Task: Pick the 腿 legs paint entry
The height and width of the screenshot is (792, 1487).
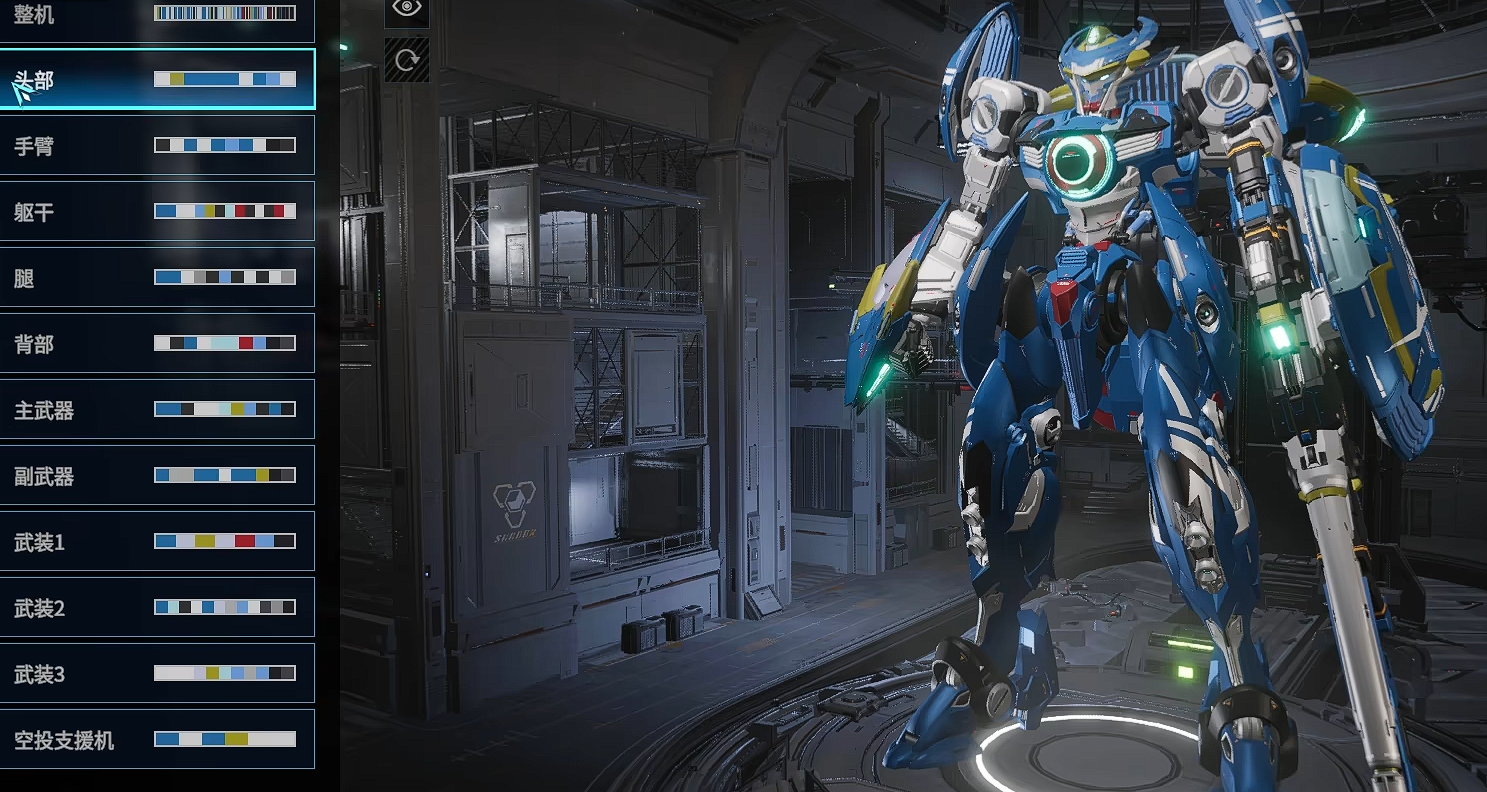Action: (x=157, y=277)
